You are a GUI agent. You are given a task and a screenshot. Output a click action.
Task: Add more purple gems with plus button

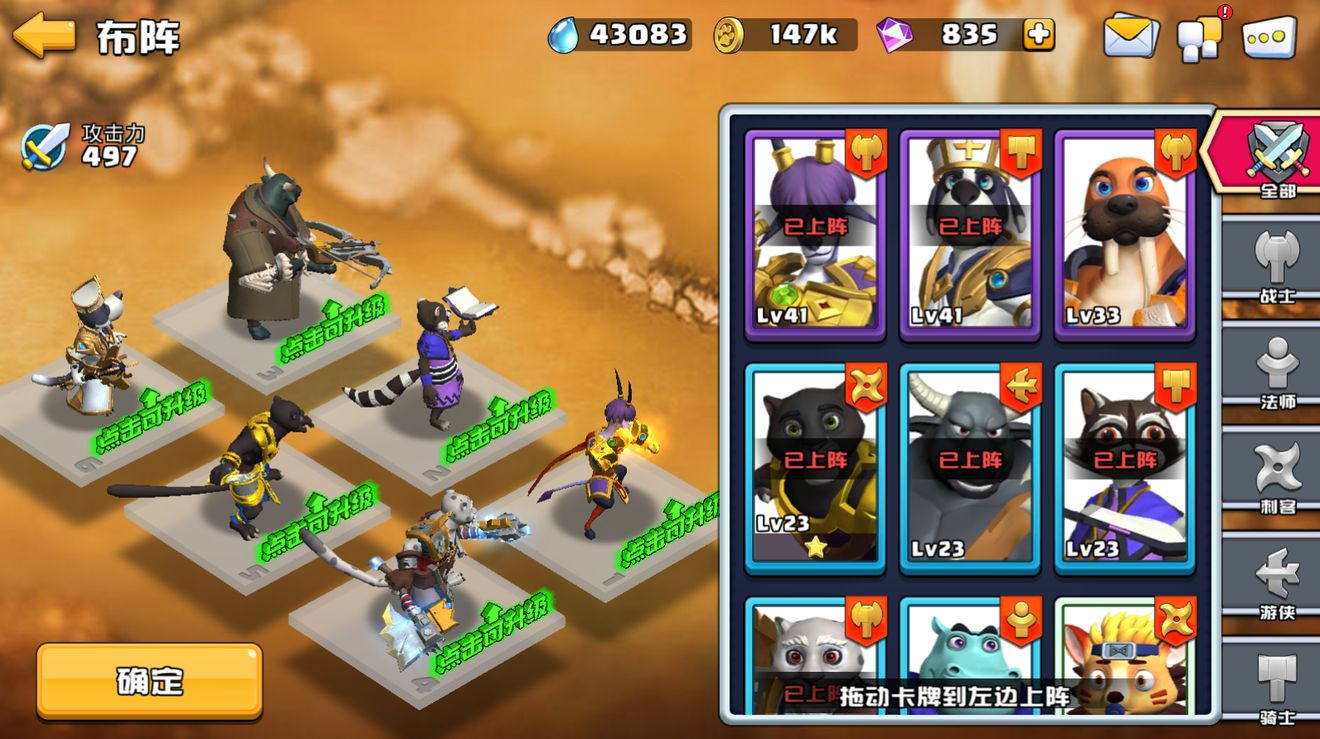(1038, 35)
